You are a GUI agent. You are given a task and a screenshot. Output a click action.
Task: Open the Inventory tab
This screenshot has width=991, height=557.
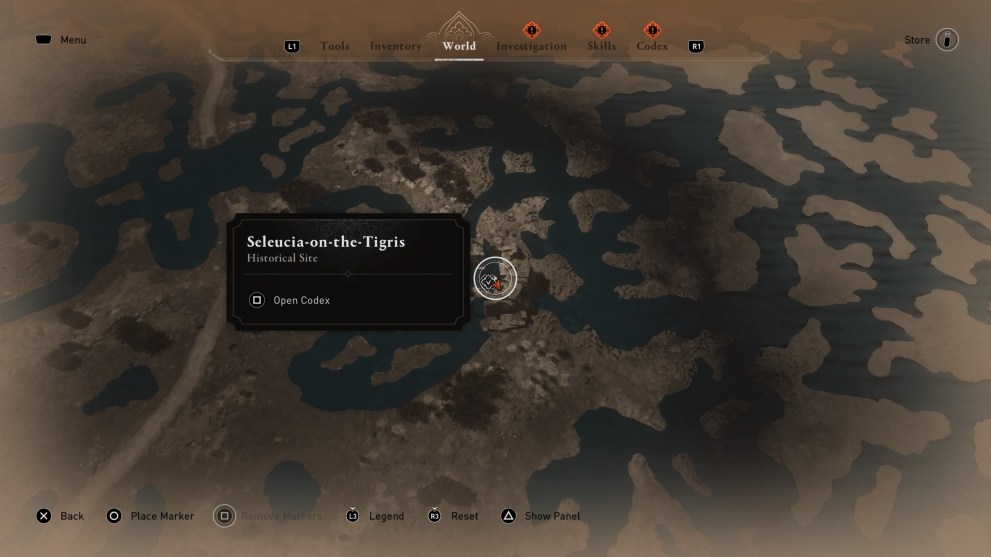(x=395, y=46)
